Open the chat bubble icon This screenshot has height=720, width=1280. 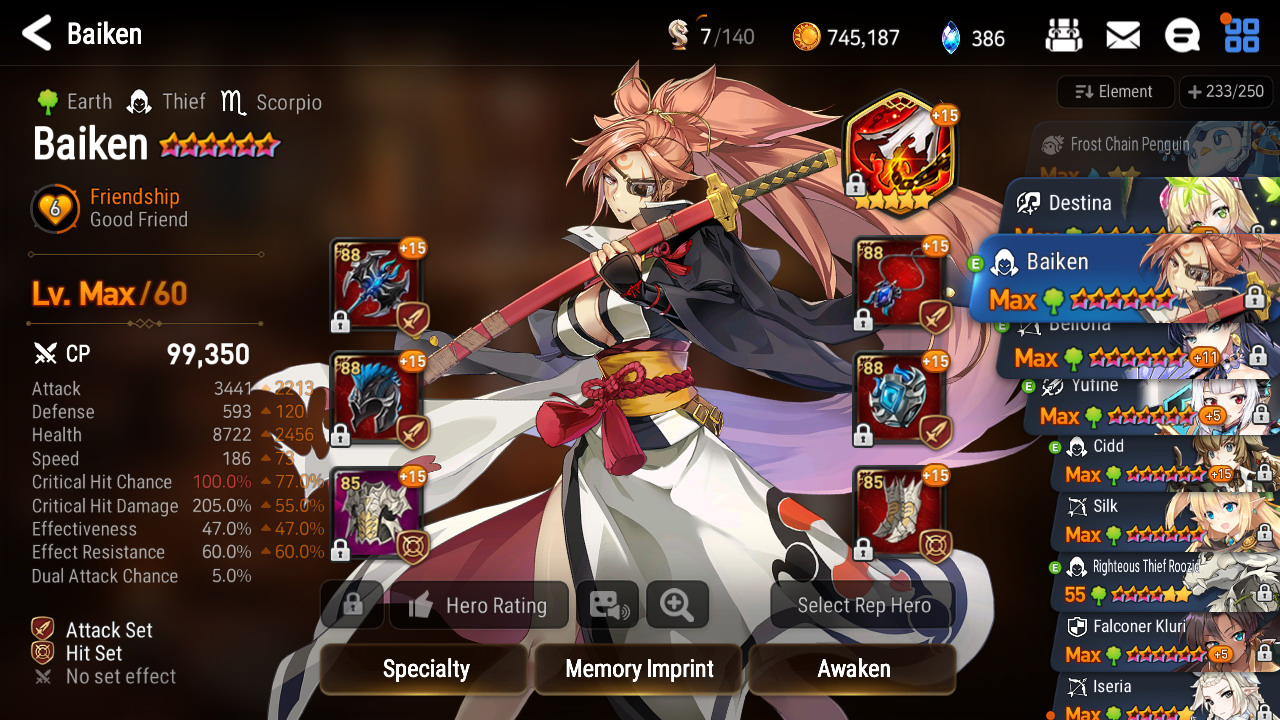(x=1182, y=37)
